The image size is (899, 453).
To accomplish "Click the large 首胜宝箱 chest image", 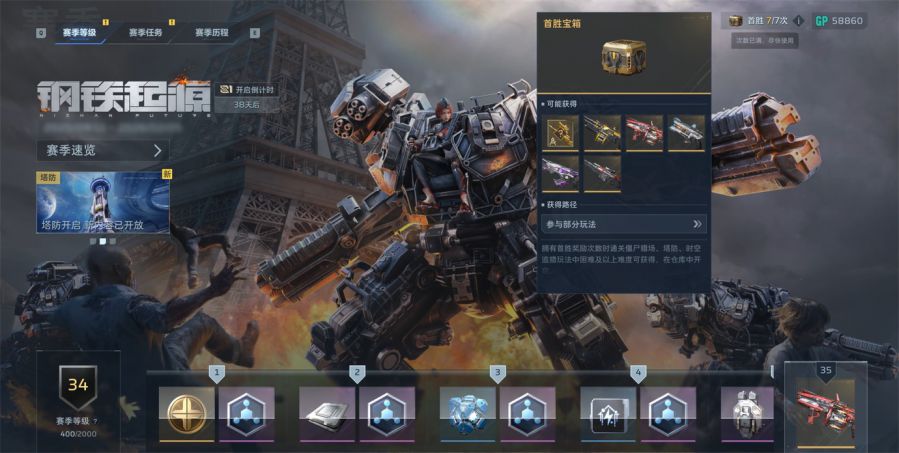I will coord(624,57).
